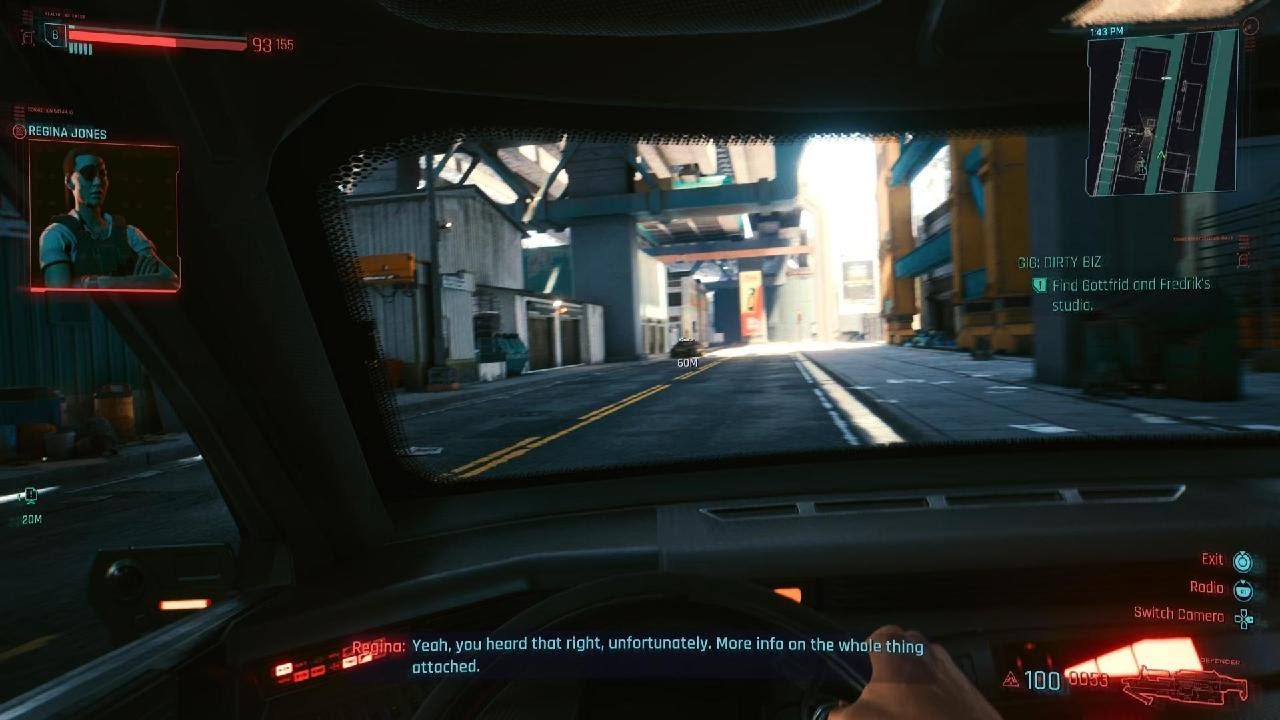Click the Exit vehicle icon
The image size is (1280, 720).
click(x=1244, y=562)
